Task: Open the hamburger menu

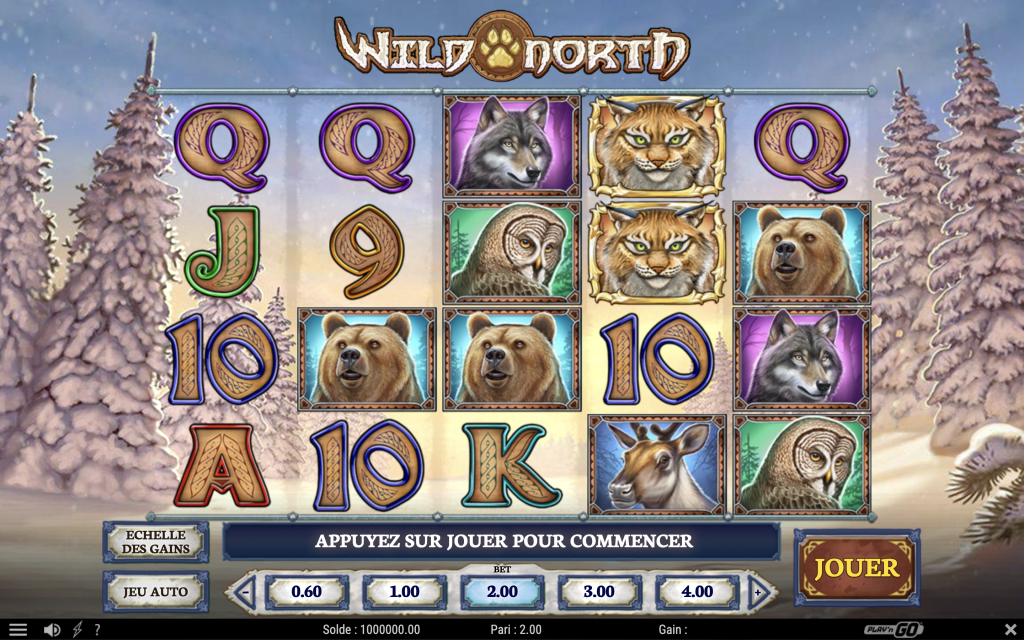Action: coord(18,630)
